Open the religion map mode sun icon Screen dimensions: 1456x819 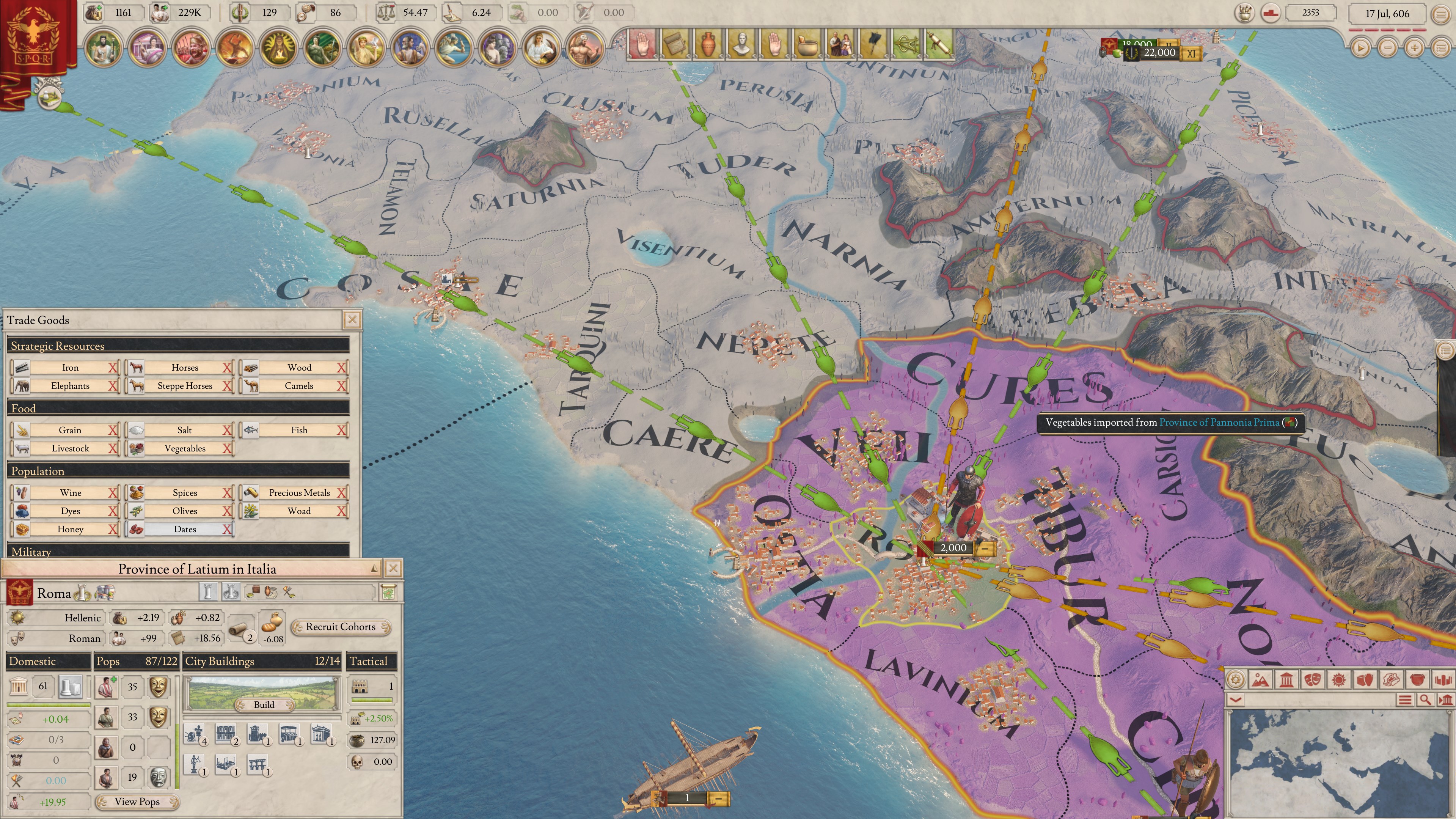(1339, 680)
